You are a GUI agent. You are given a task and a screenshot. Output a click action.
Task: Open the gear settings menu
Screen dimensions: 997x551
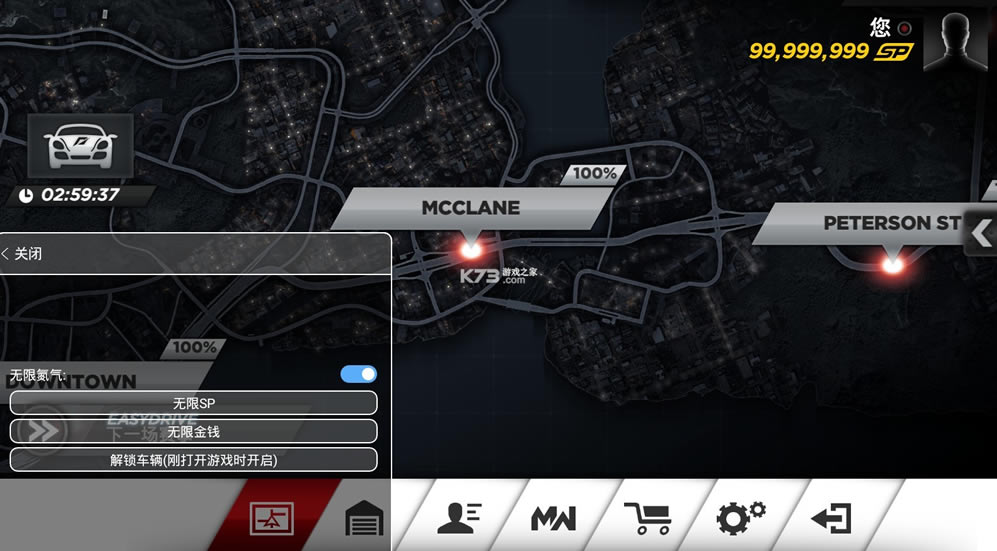740,517
